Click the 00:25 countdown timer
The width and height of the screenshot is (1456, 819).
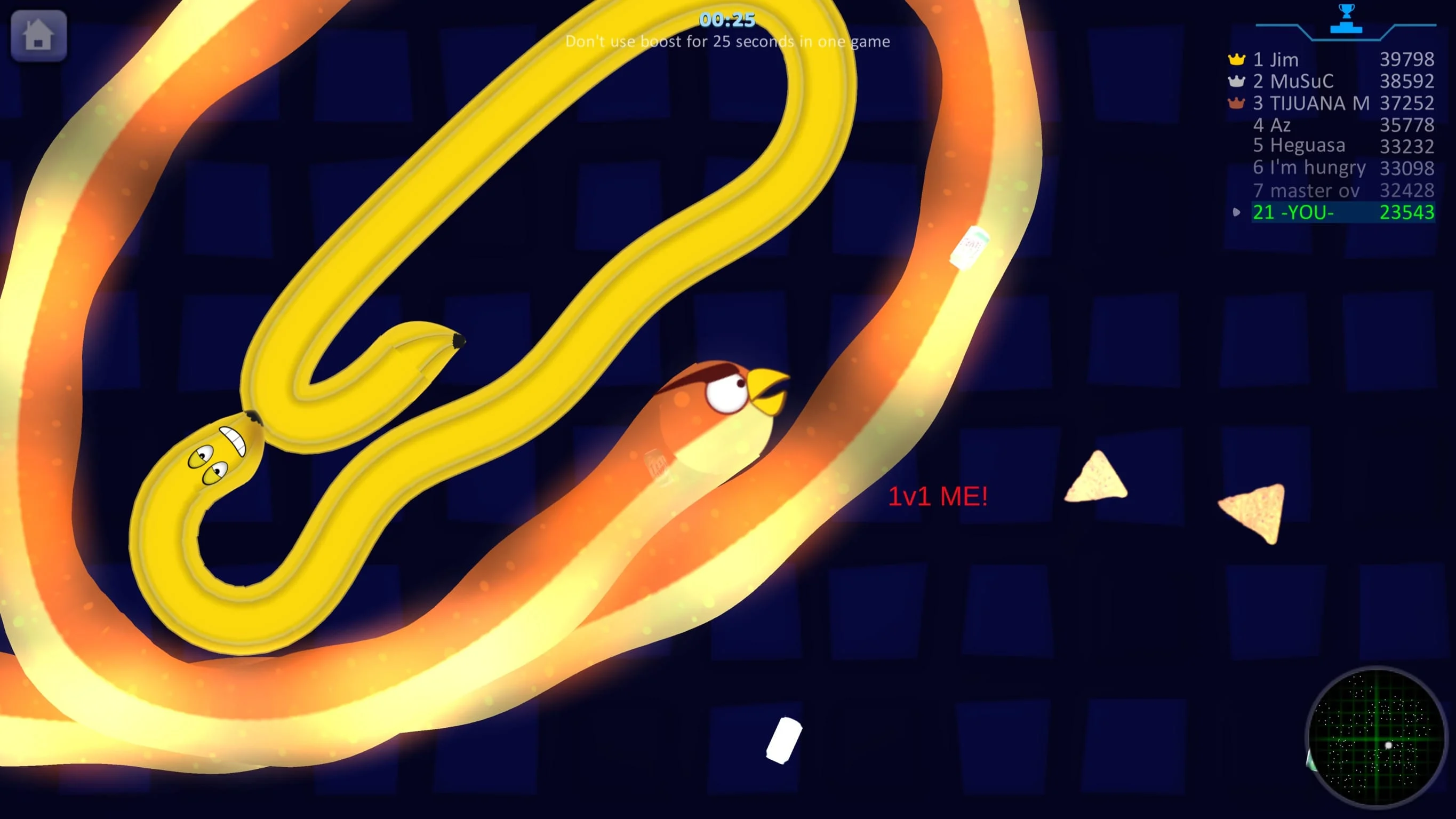(727, 20)
